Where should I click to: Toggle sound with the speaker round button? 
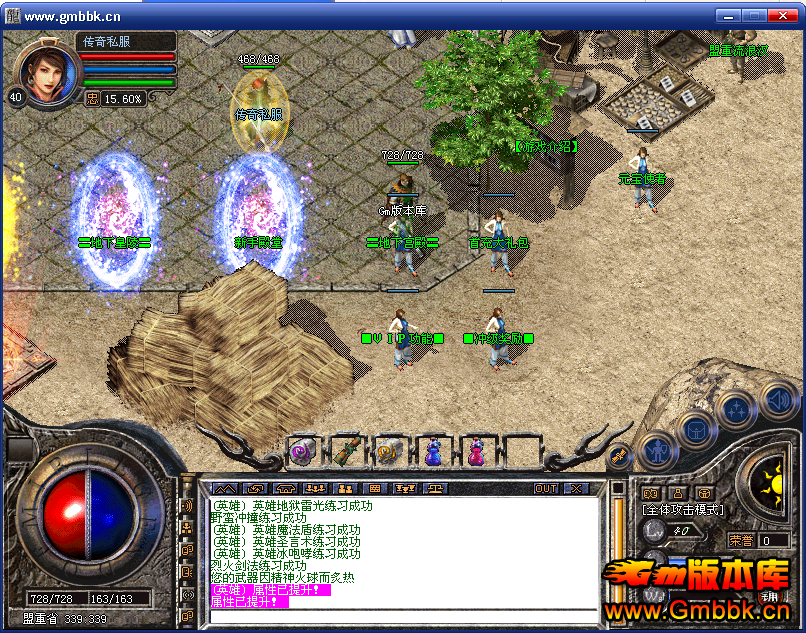pyautogui.click(x=777, y=399)
